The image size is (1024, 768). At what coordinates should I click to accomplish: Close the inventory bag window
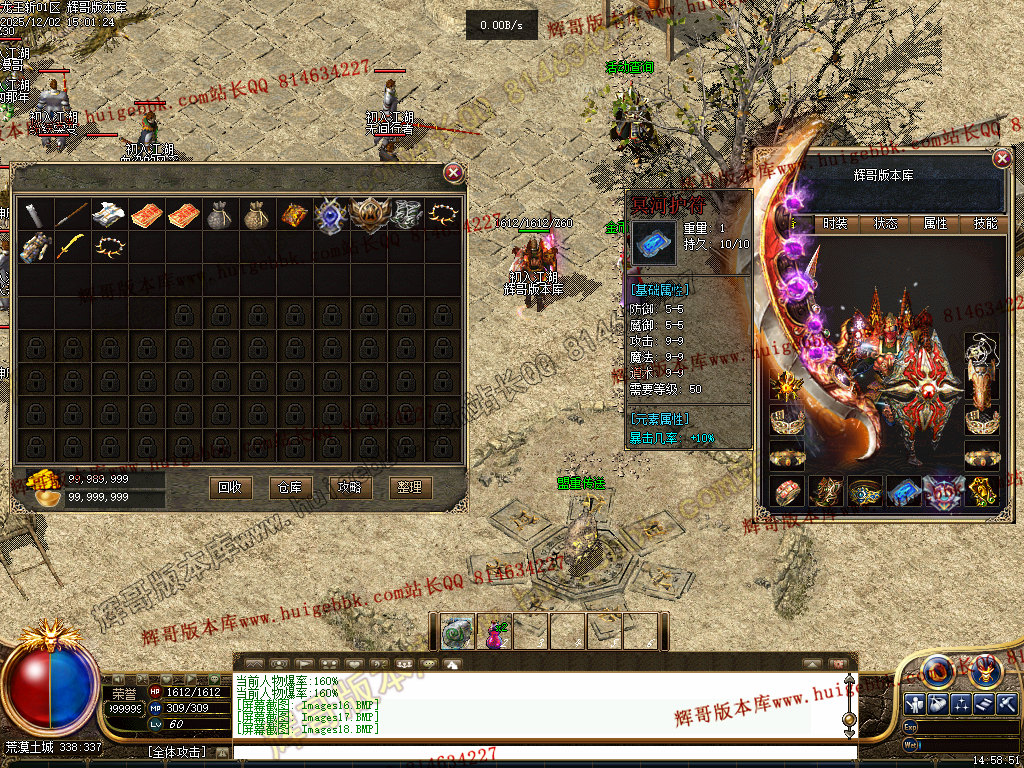tap(453, 173)
